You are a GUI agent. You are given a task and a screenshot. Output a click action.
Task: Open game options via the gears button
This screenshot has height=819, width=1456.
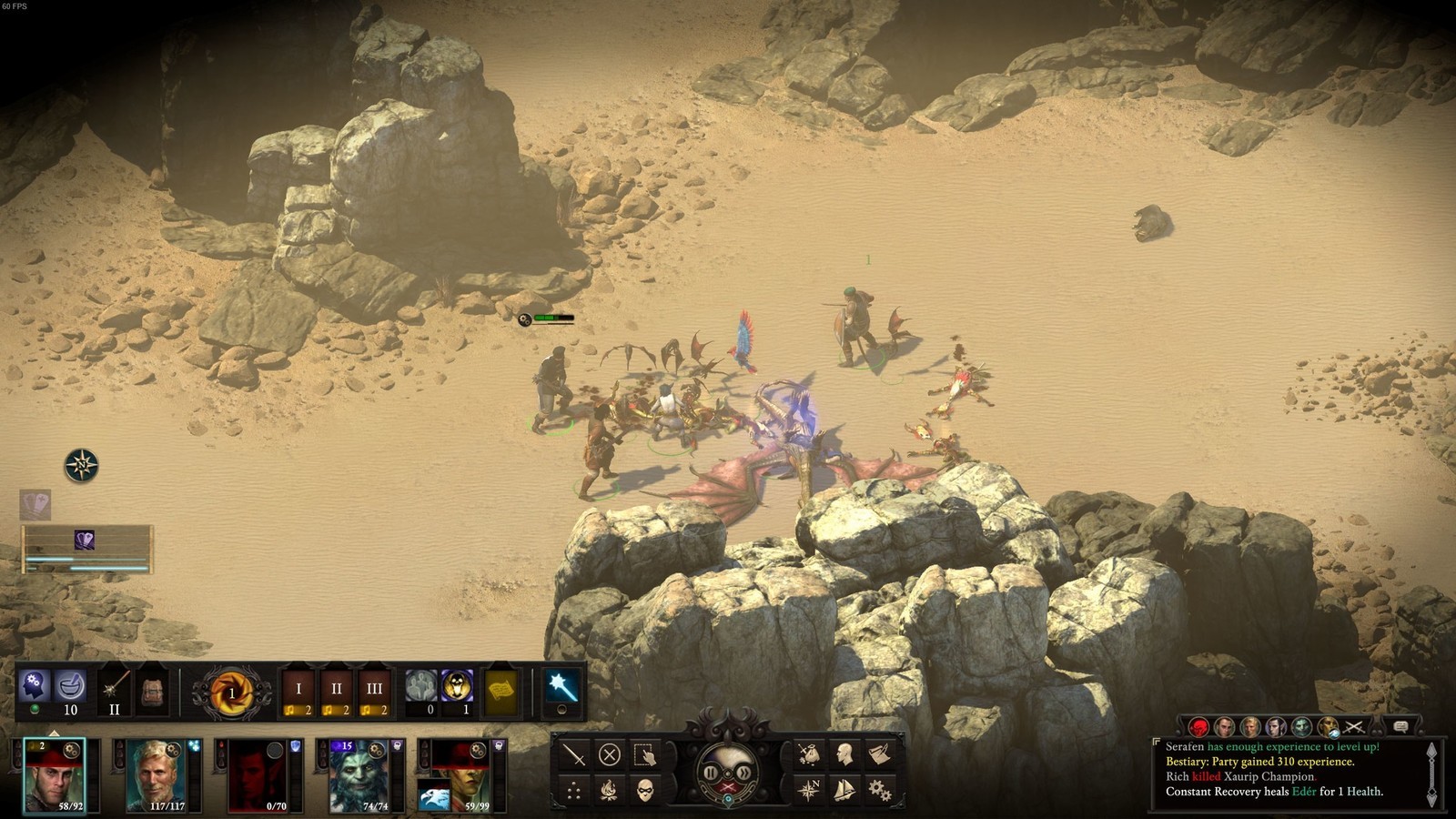pos(879,789)
